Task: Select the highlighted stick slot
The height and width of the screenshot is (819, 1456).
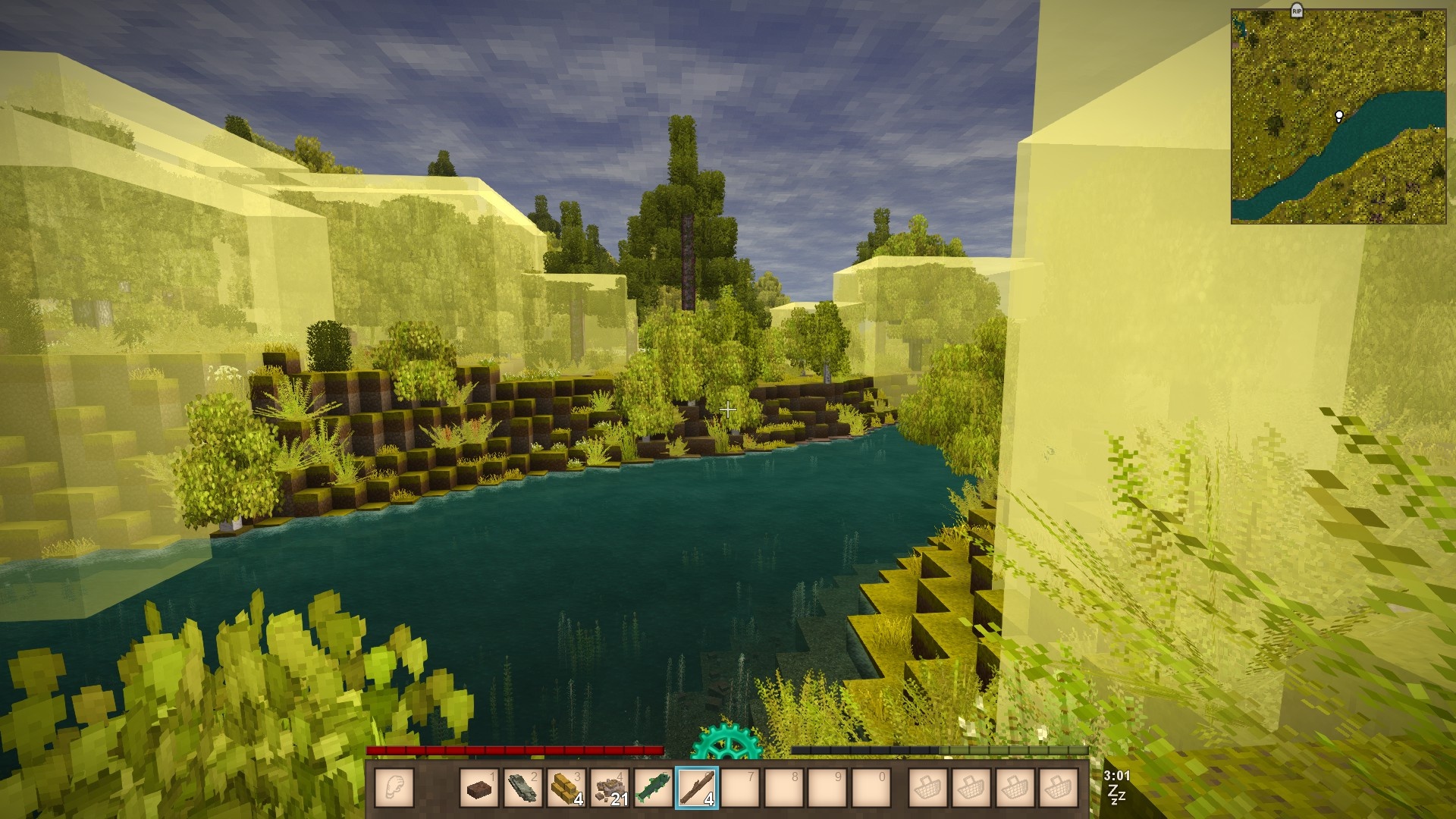Action: pos(696,787)
